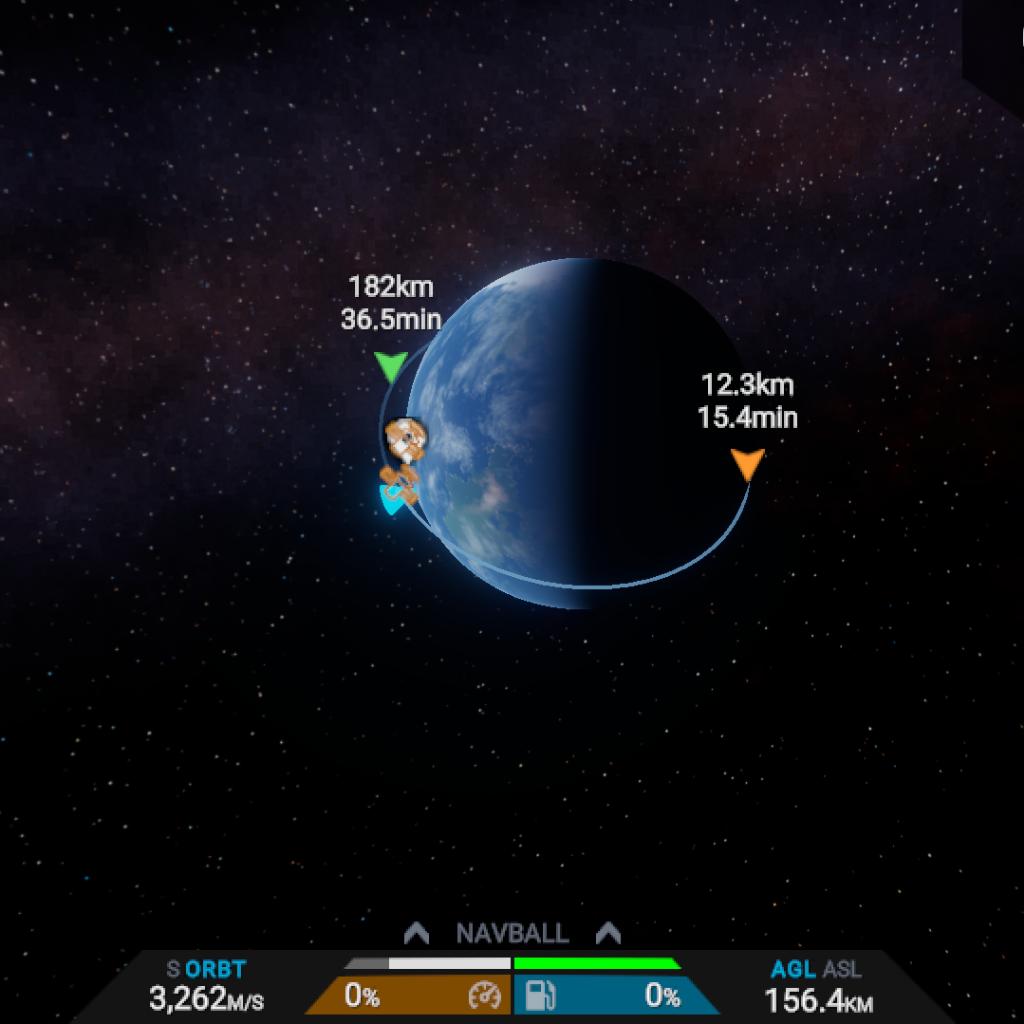This screenshot has height=1024, width=1024.
Task: Switch velocity readout to S (surface) mode
Action: point(173,969)
